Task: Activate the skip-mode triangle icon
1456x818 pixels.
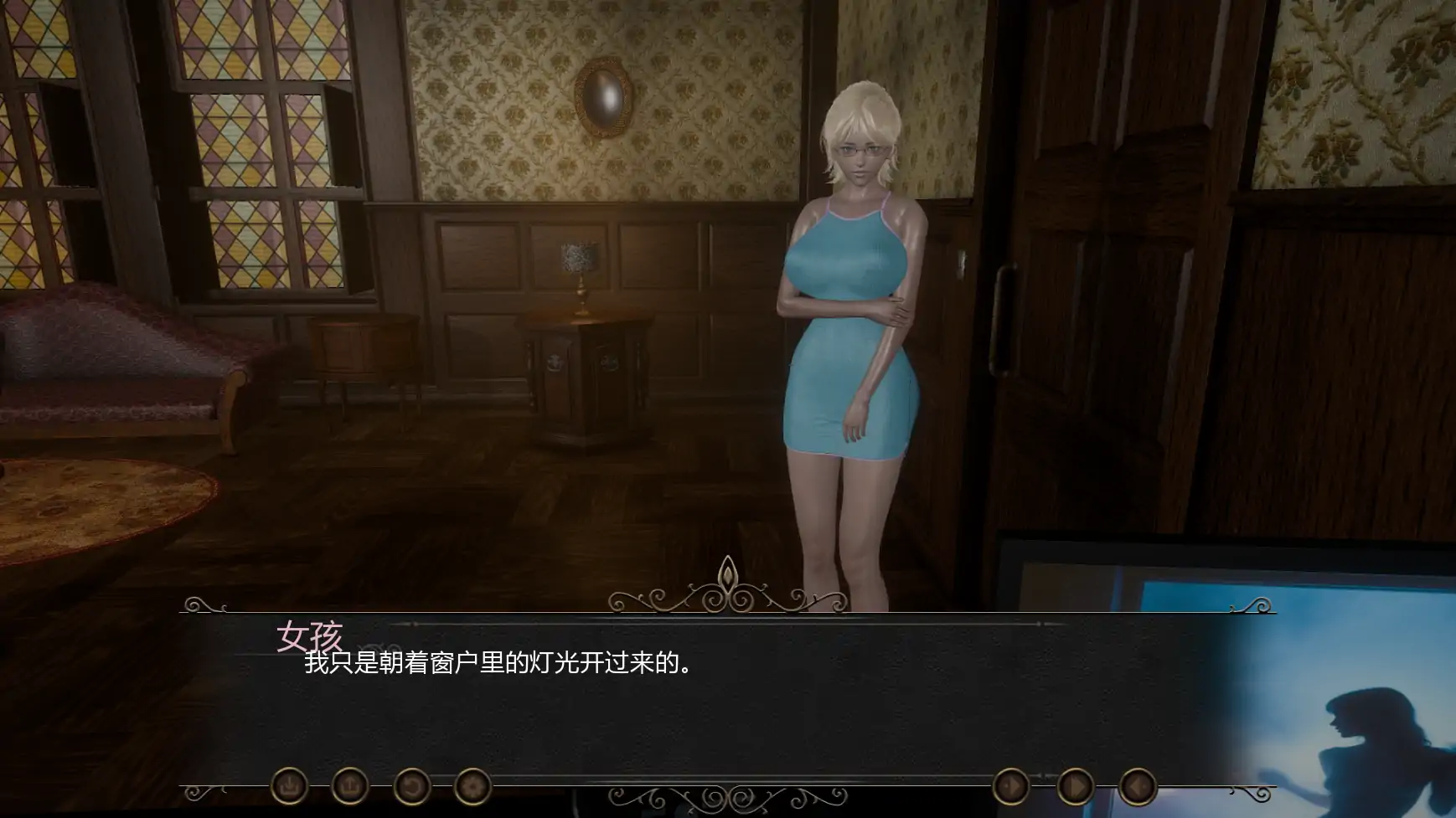Action: 1011,787
